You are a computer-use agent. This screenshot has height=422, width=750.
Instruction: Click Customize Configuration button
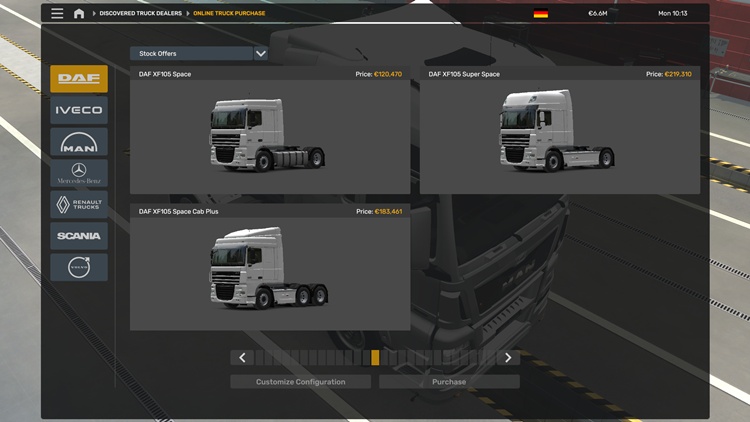(x=301, y=382)
